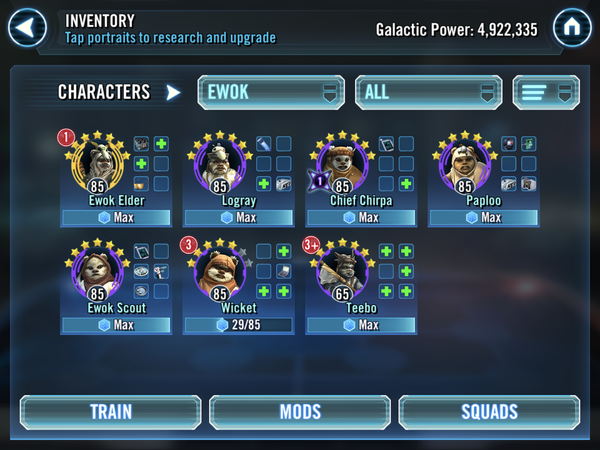This screenshot has width=600, height=450.
Task: Open Chief Chirpa's character portrait
Action: click(341, 164)
